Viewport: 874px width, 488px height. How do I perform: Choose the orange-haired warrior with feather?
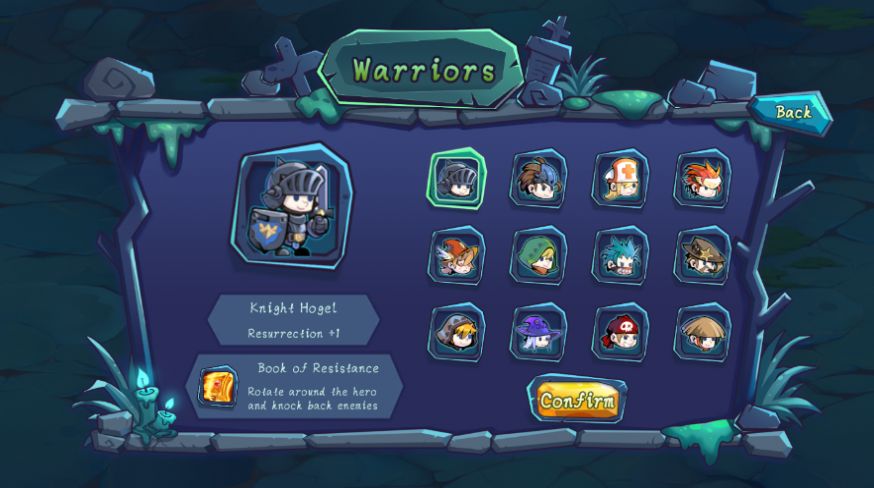(x=457, y=256)
